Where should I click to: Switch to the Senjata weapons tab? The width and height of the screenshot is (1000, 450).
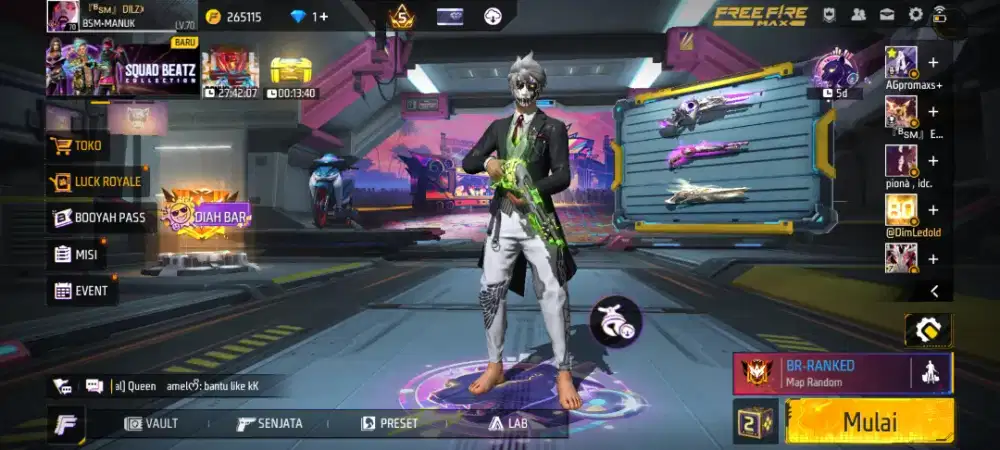(x=270, y=423)
